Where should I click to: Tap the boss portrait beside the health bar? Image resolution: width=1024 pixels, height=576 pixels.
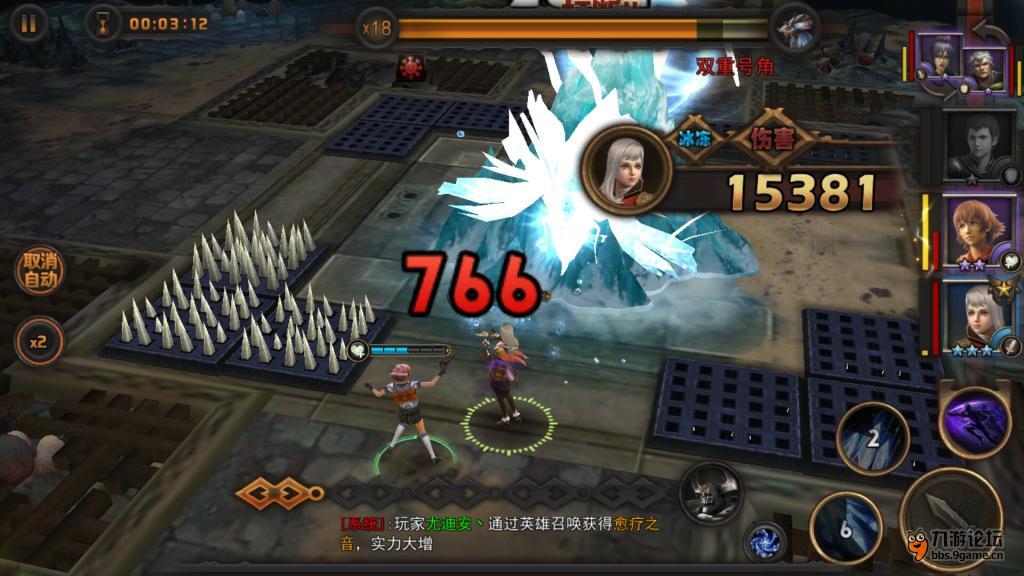click(795, 27)
